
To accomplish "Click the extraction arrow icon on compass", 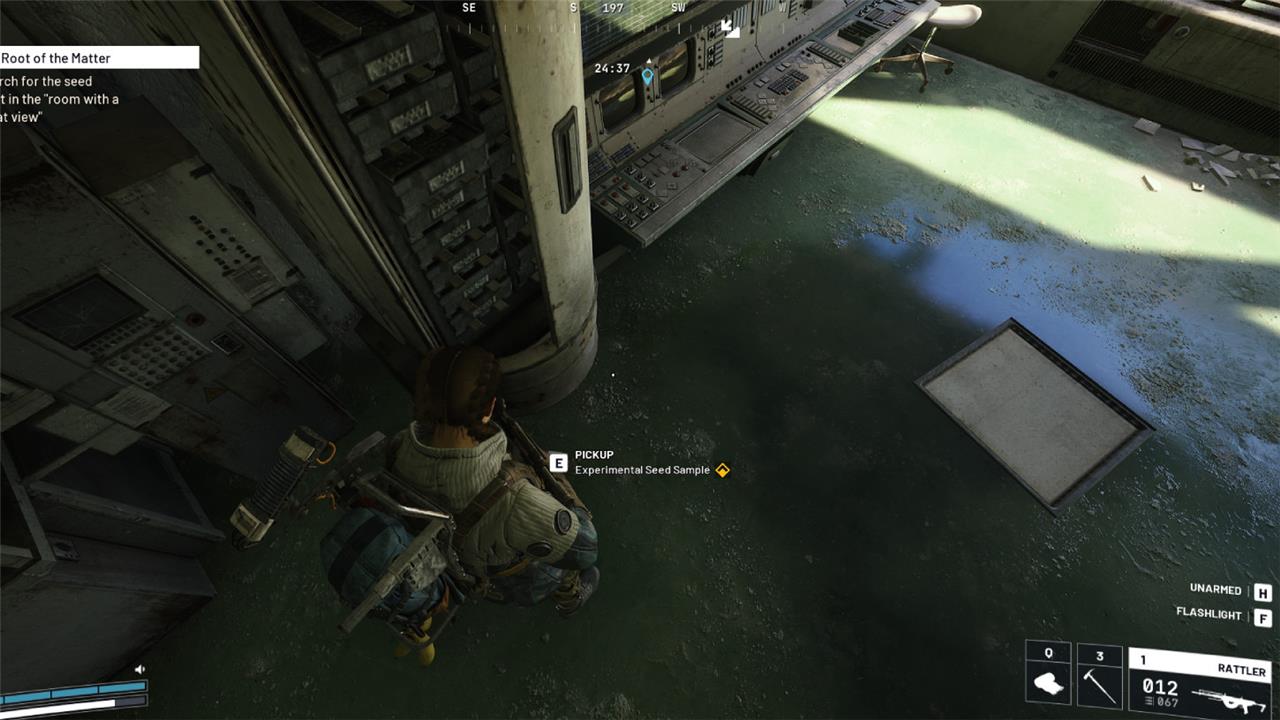I will (x=730, y=28).
